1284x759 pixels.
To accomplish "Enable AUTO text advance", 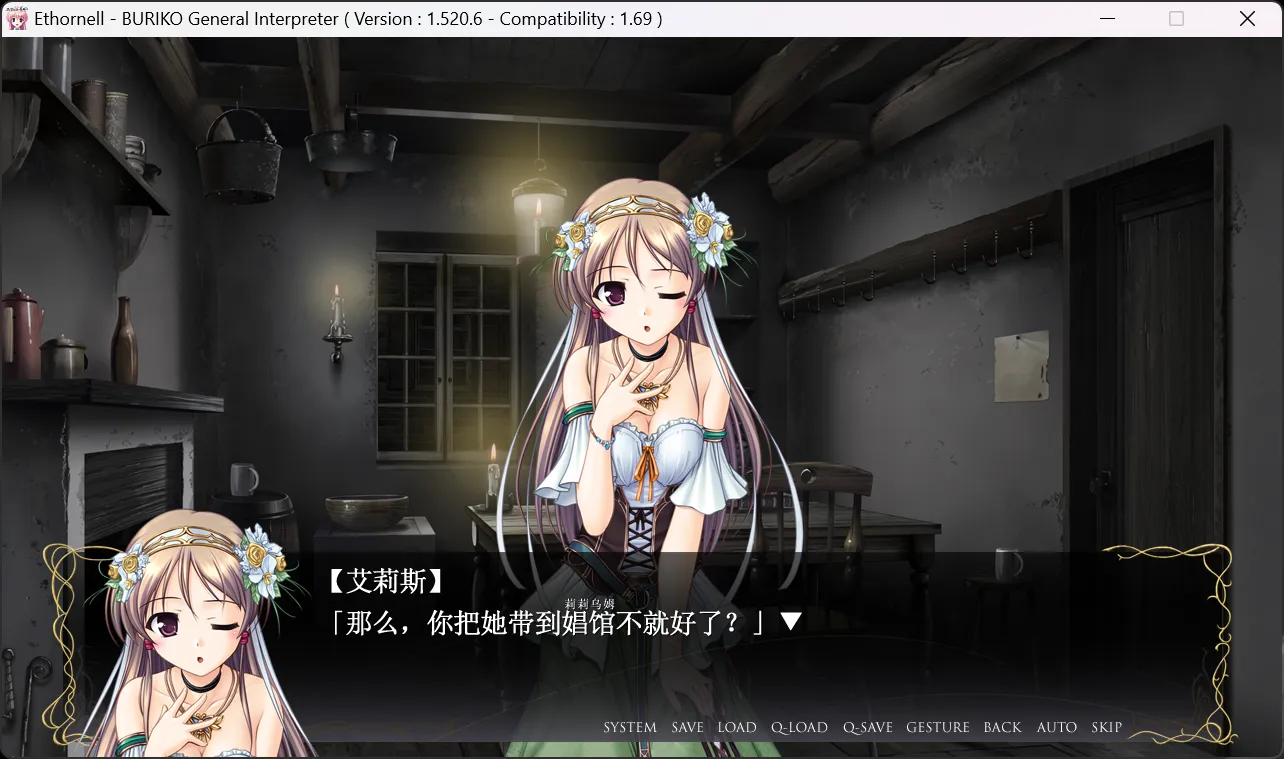I will (x=1056, y=727).
